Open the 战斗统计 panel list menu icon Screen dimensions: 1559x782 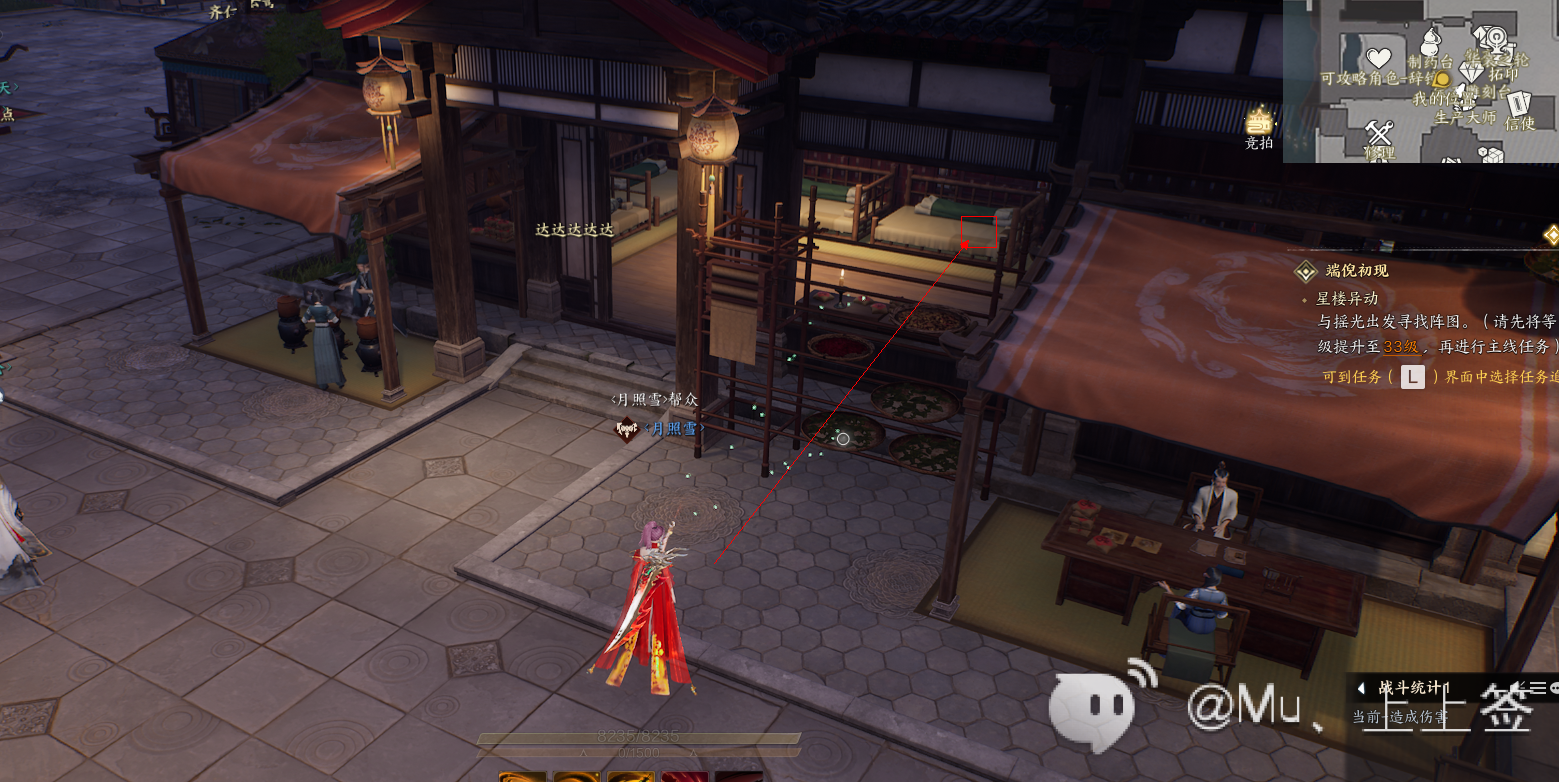(x=1538, y=687)
